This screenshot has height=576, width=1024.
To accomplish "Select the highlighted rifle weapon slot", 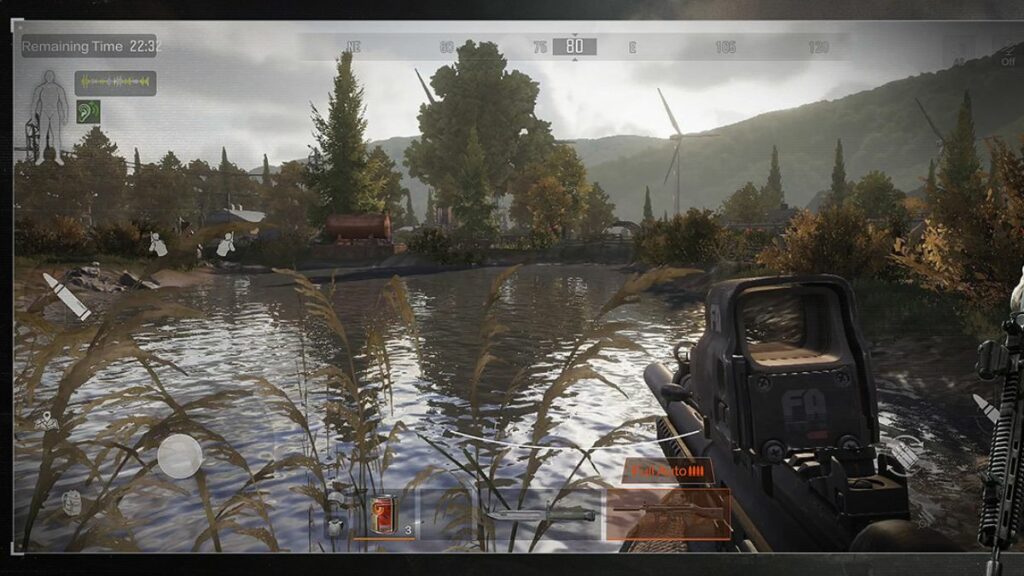I will click(x=668, y=513).
